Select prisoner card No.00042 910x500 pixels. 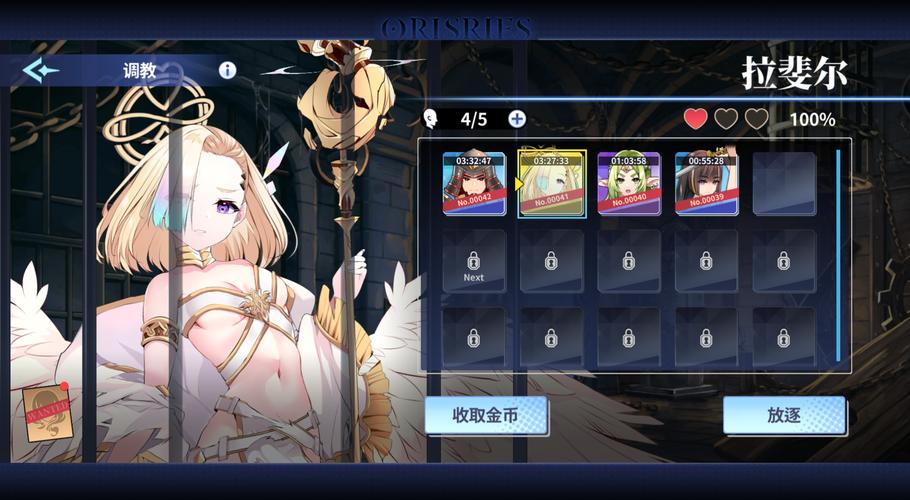pyautogui.click(x=473, y=183)
